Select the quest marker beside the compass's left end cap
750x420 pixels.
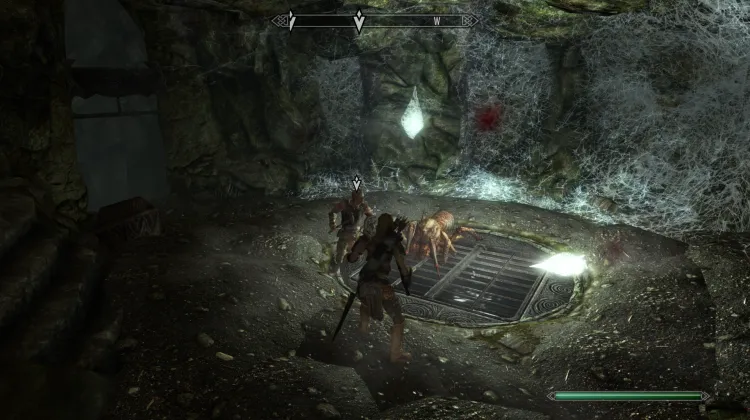coord(291,20)
